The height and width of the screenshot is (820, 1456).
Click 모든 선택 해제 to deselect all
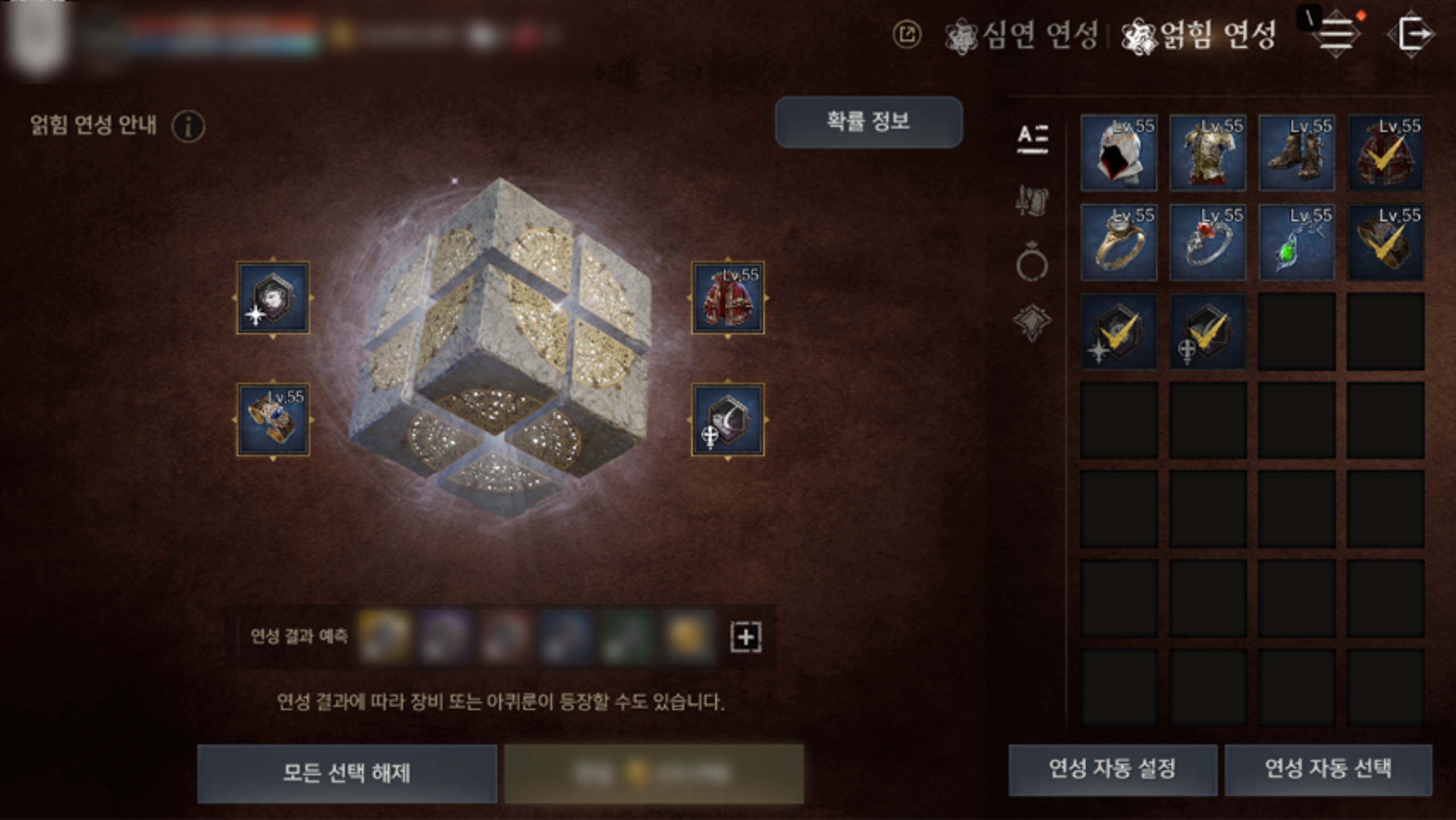(x=347, y=773)
